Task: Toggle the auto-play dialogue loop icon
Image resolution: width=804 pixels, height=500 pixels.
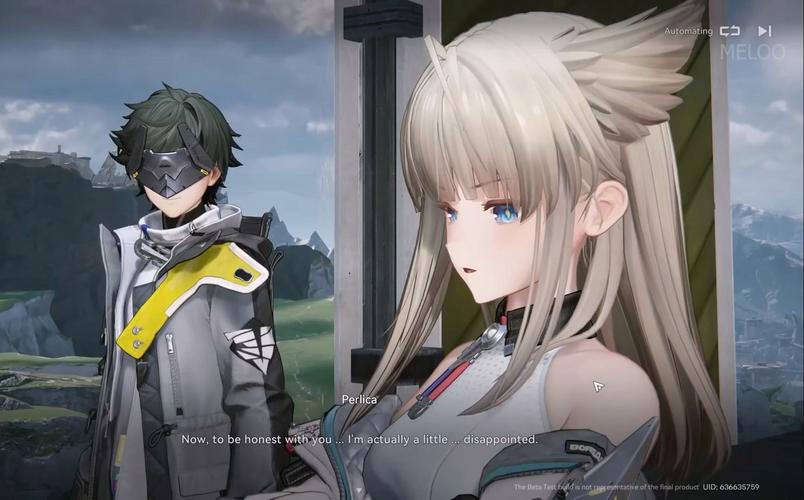Action: (730, 31)
